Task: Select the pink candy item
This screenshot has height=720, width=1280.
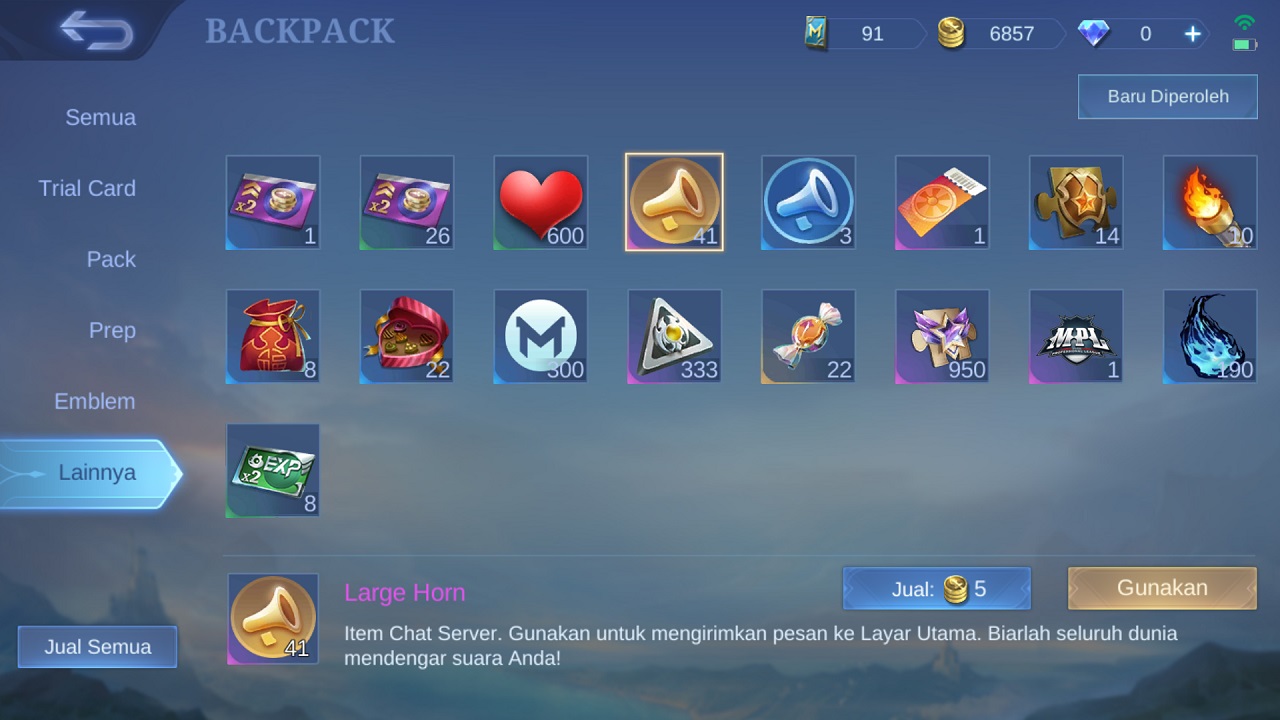Action: coord(808,336)
